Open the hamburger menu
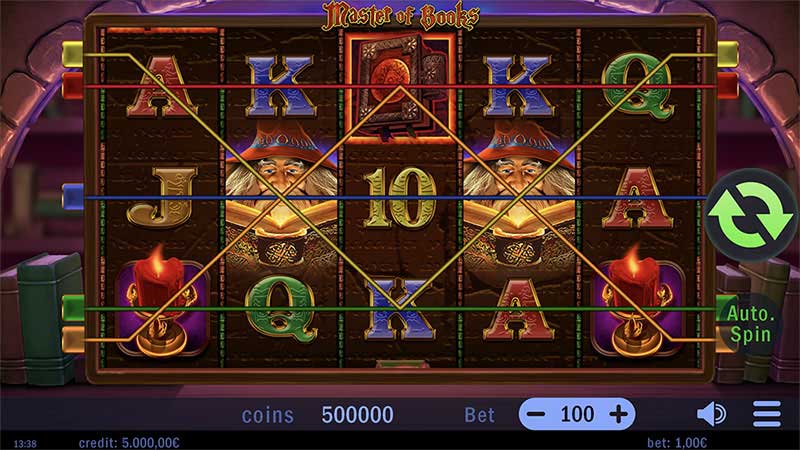This screenshot has width=800, height=450. click(x=767, y=414)
